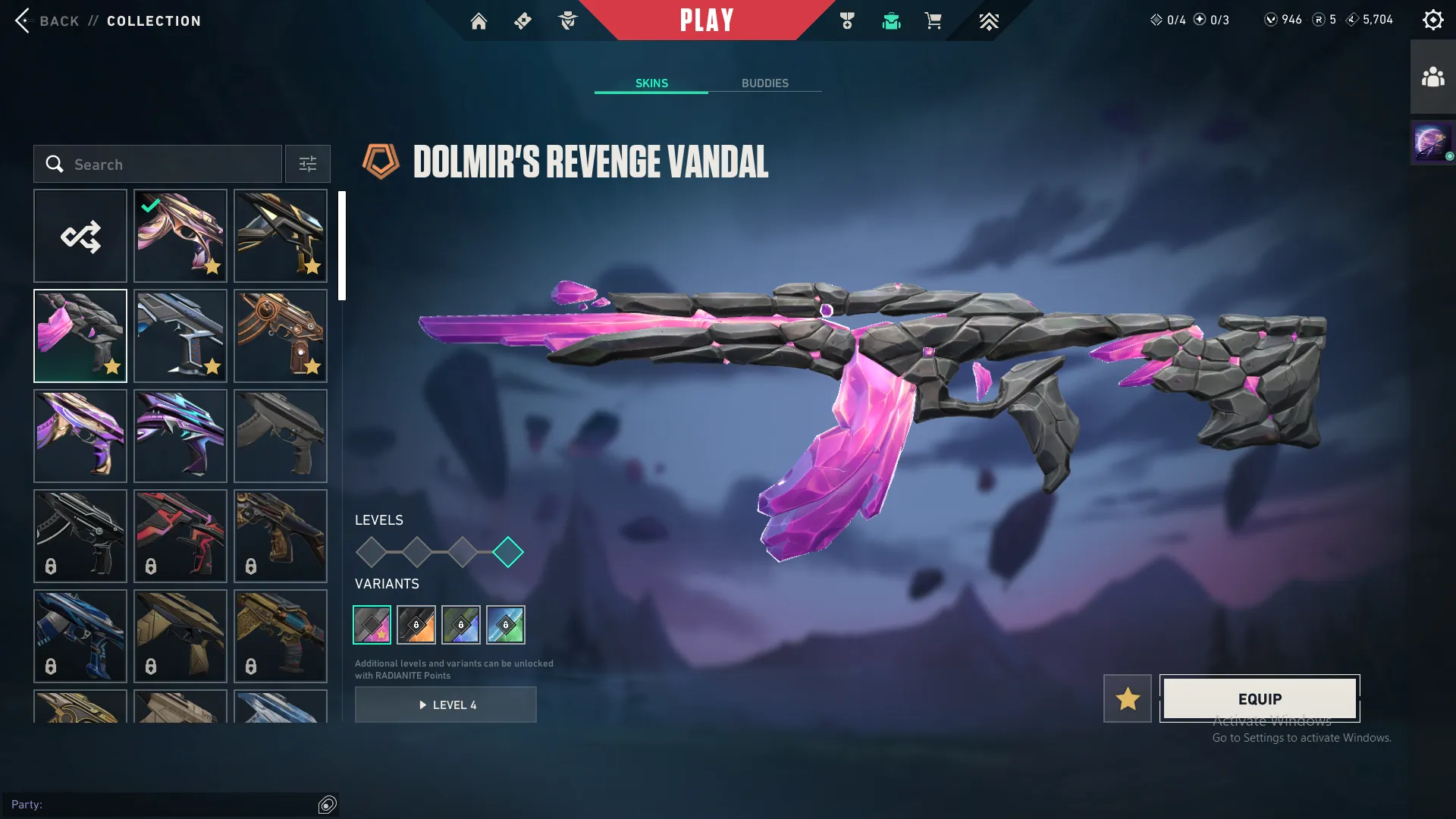Select the Collection backpack icon
Image resolution: width=1456 pixels, height=819 pixels.
(891, 21)
